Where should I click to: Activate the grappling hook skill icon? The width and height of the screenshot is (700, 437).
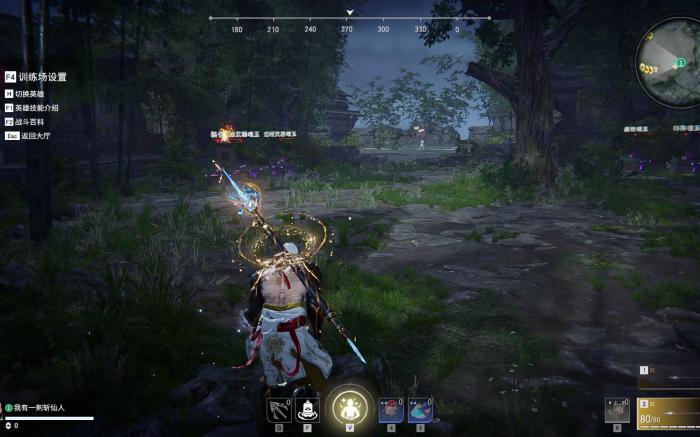click(279, 408)
